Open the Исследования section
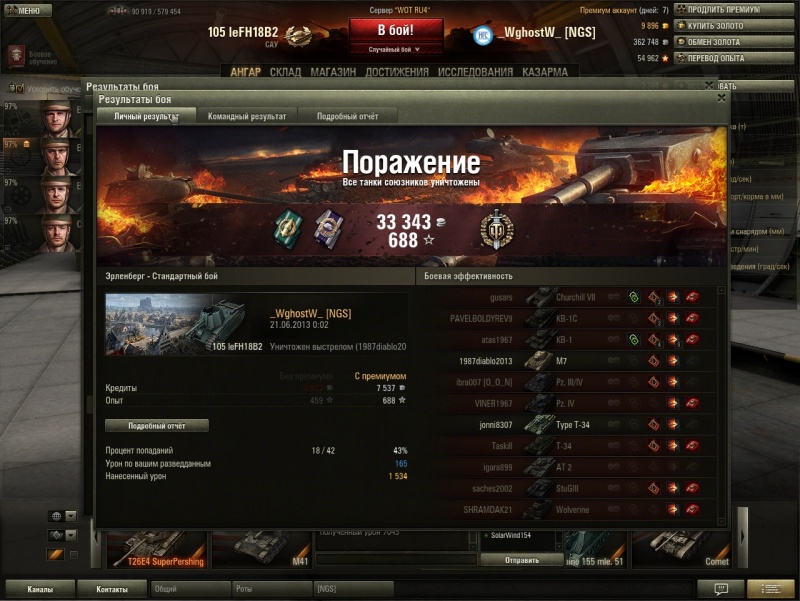The width and height of the screenshot is (800, 601). (x=475, y=72)
